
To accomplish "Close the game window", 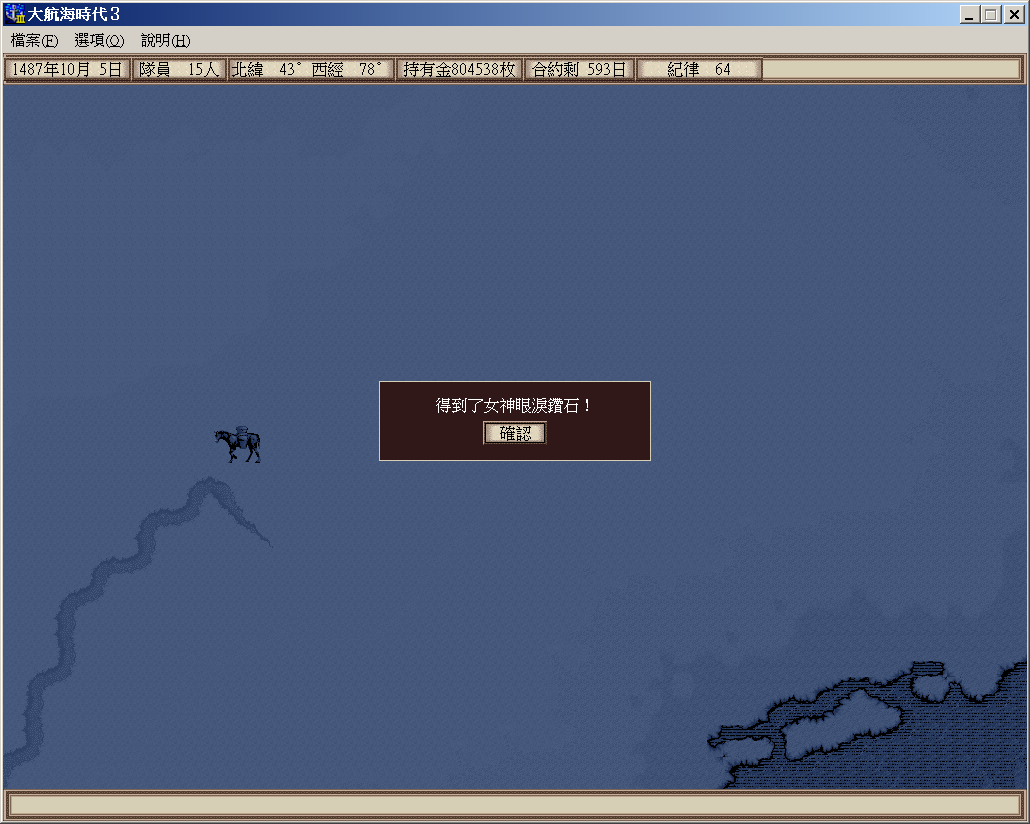I will 1012,14.
